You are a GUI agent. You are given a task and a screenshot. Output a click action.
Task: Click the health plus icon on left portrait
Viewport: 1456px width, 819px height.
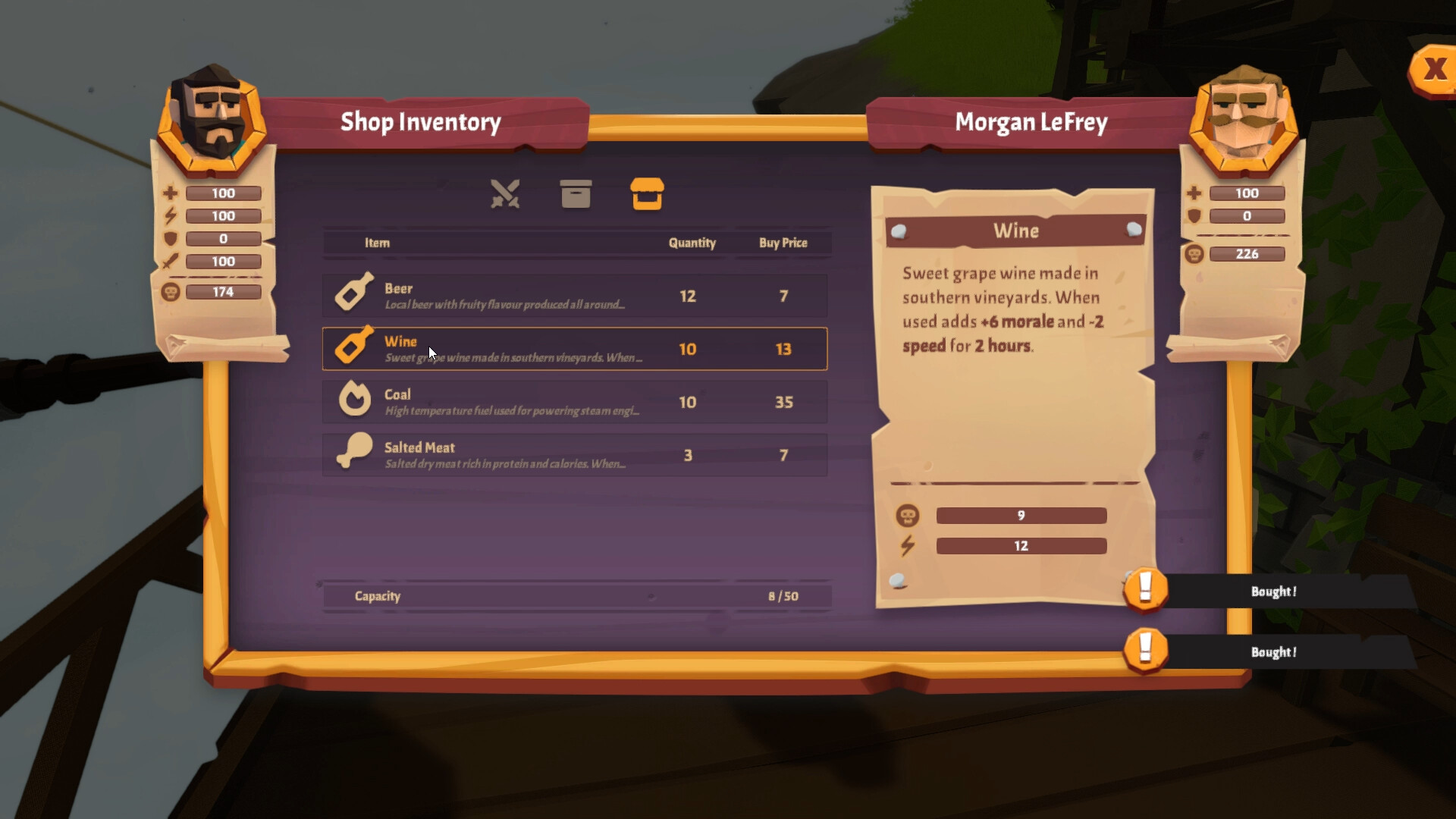pos(171,192)
